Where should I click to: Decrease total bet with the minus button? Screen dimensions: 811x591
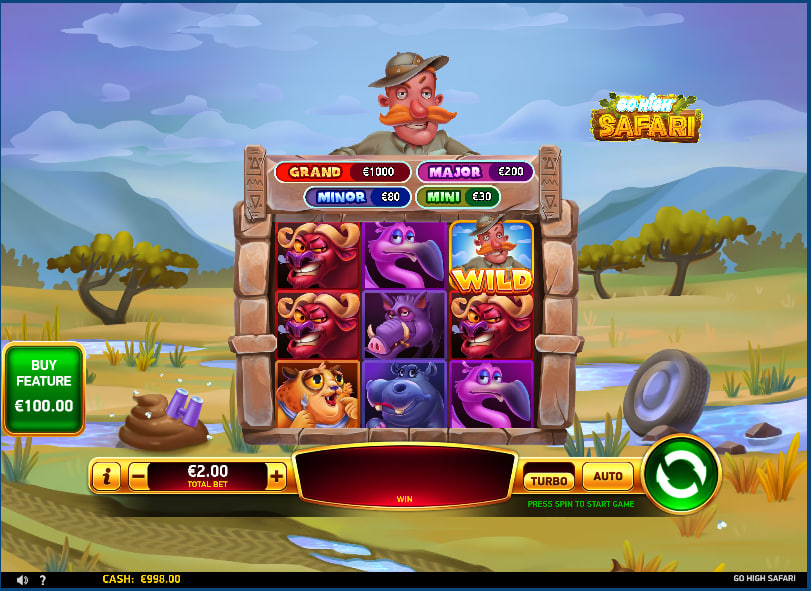point(136,477)
